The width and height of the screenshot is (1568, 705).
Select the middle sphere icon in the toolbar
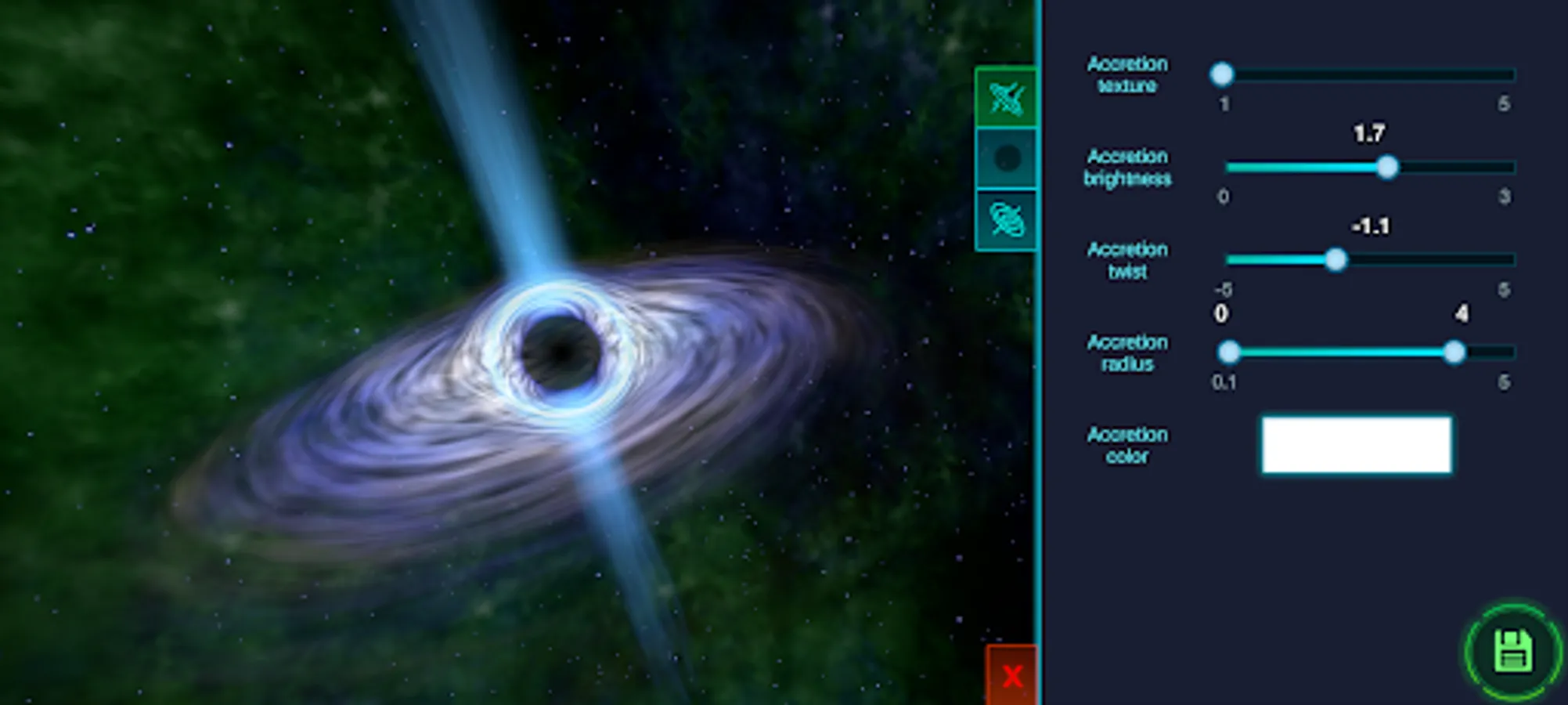click(1007, 159)
